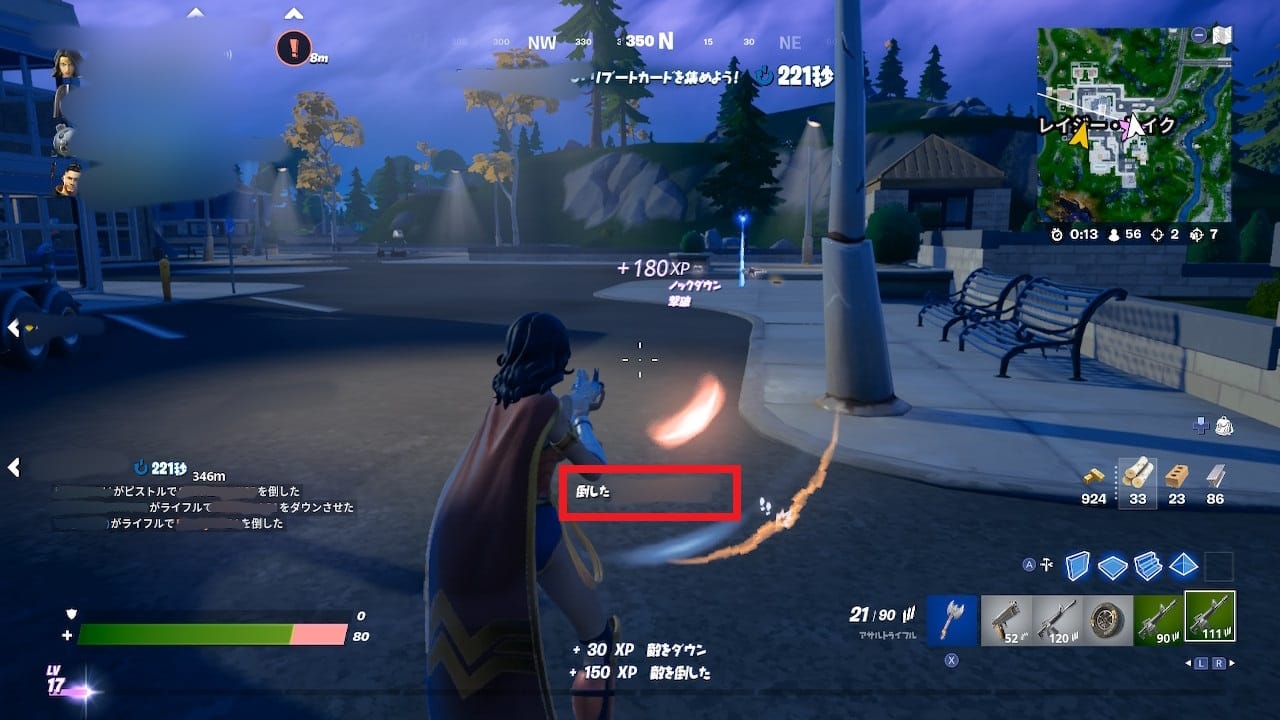Select the pyramid roof building piece
This screenshot has width=1280, height=720.
coord(1183,566)
